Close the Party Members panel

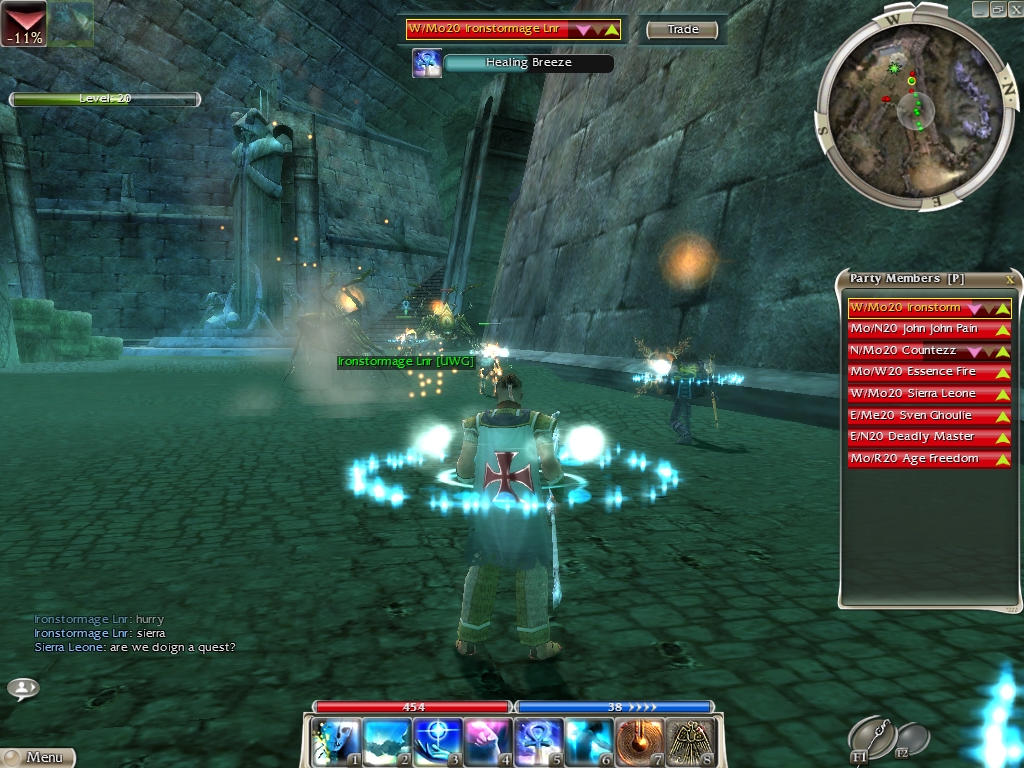tap(1010, 279)
